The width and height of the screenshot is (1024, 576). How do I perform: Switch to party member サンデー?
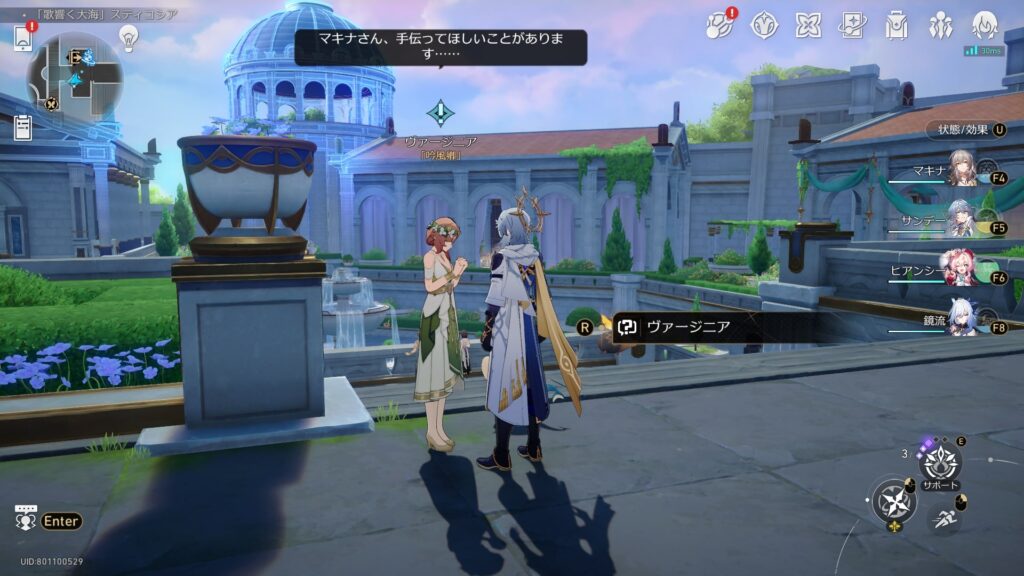coord(962,218)
